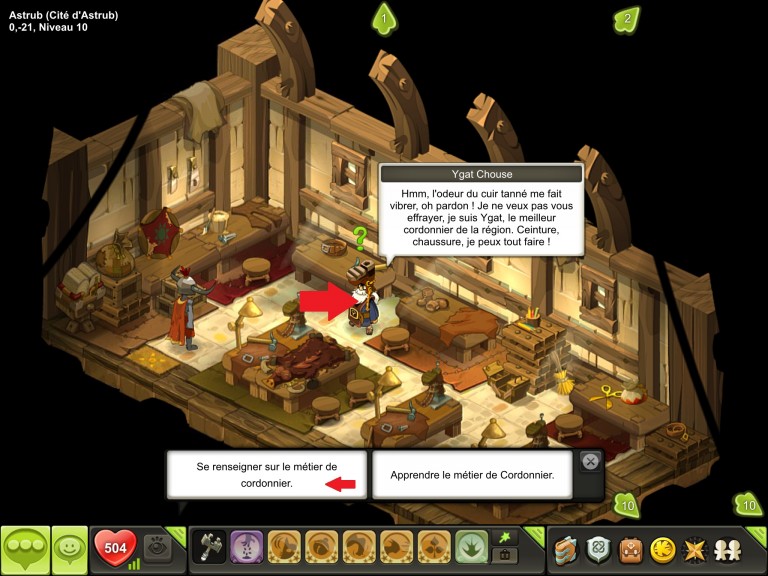Click the axe weapon attack icon
This screenshot has width=768, height=576.
point(208,549)
